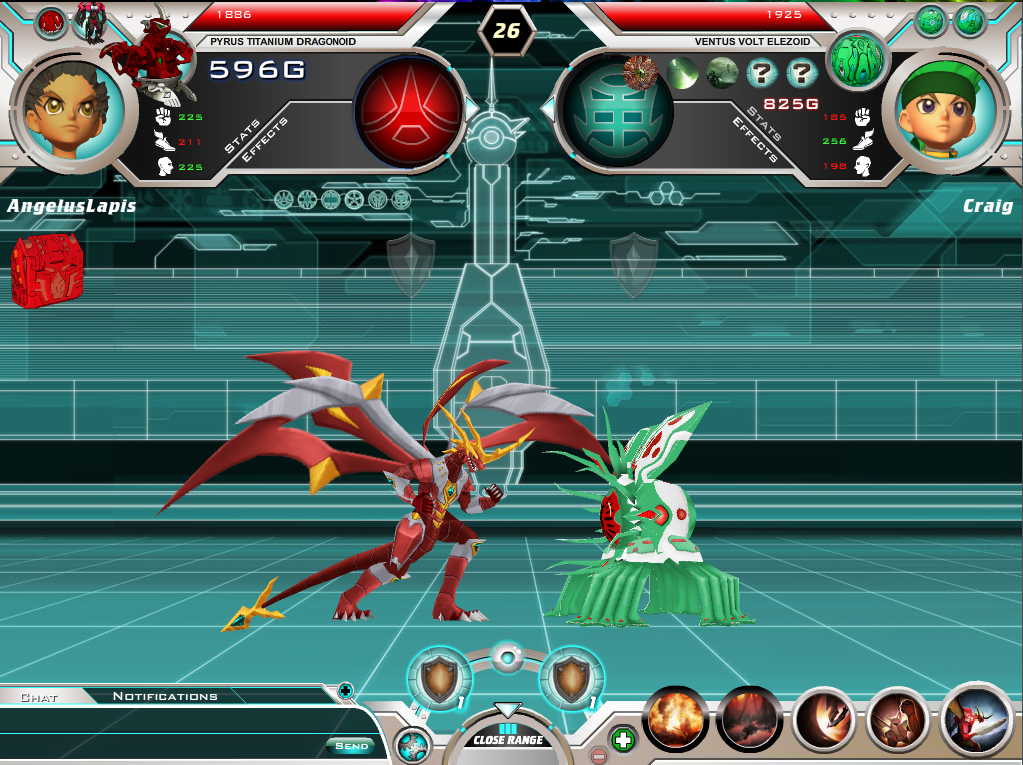Use the red robot with blade ability
This screenshot has width=1023, height=765.
[x=976, y=718]
